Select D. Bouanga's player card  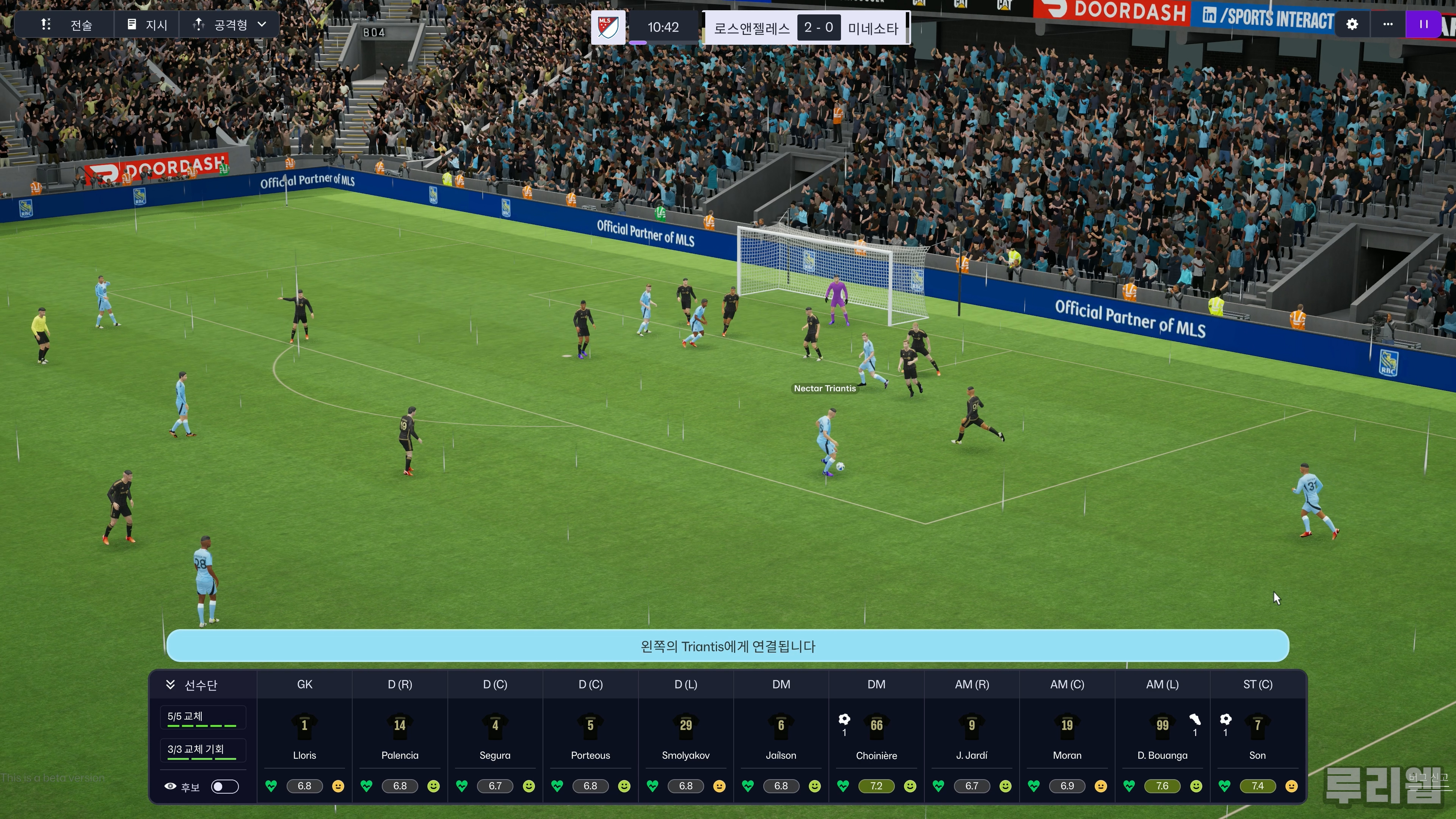[1162, 735]
